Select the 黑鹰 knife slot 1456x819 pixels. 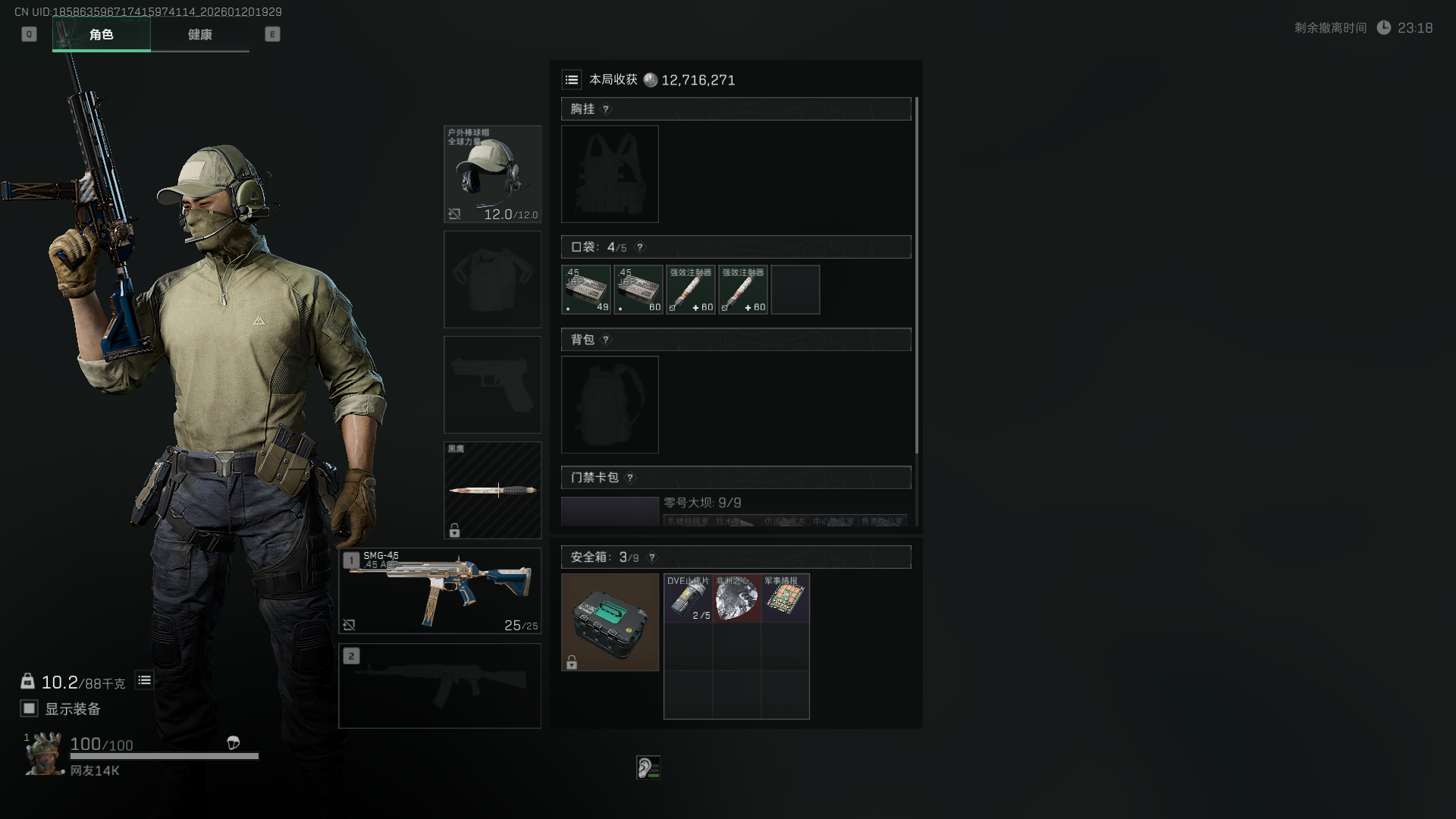tap(492, 490)
